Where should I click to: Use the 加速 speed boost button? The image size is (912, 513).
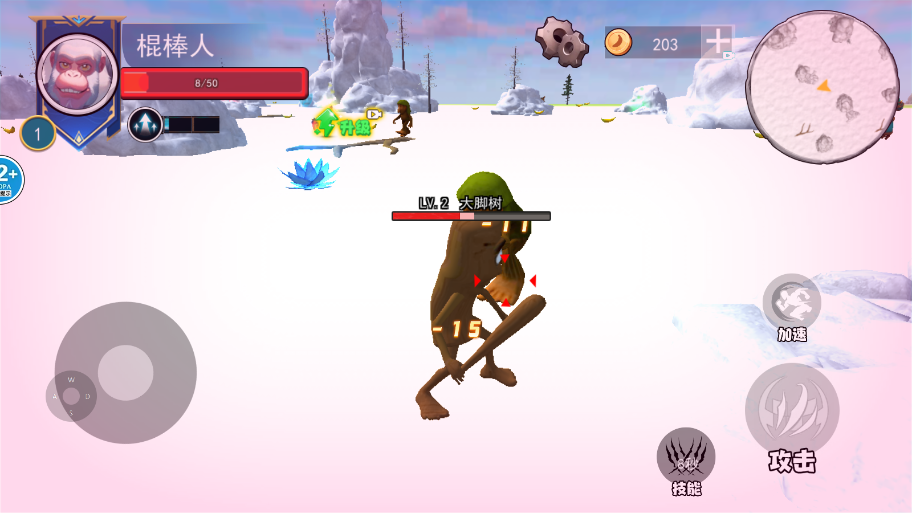point(792,302)
